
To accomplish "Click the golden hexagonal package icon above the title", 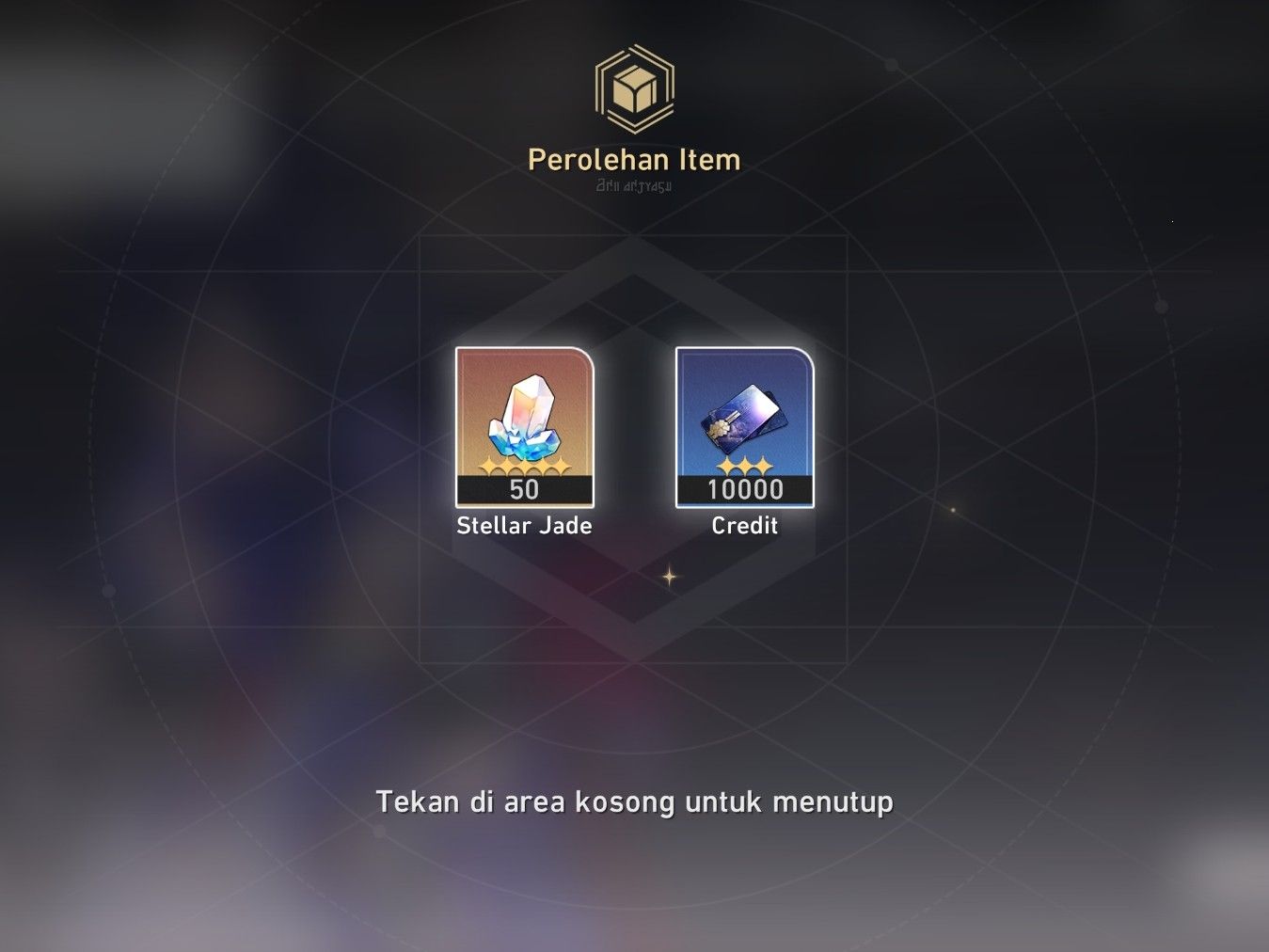I will (x=634, y=87).
